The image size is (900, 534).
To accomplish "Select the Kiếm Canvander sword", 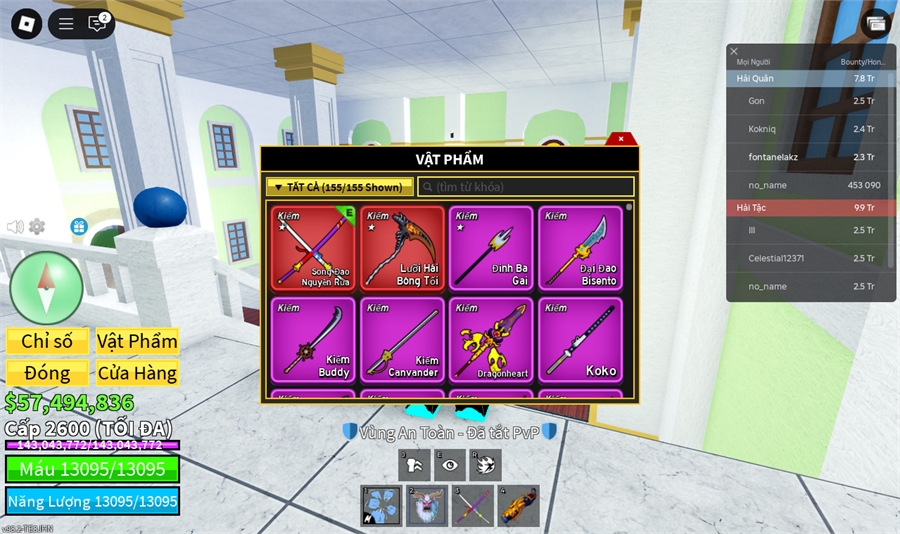I will click(402, 339).
